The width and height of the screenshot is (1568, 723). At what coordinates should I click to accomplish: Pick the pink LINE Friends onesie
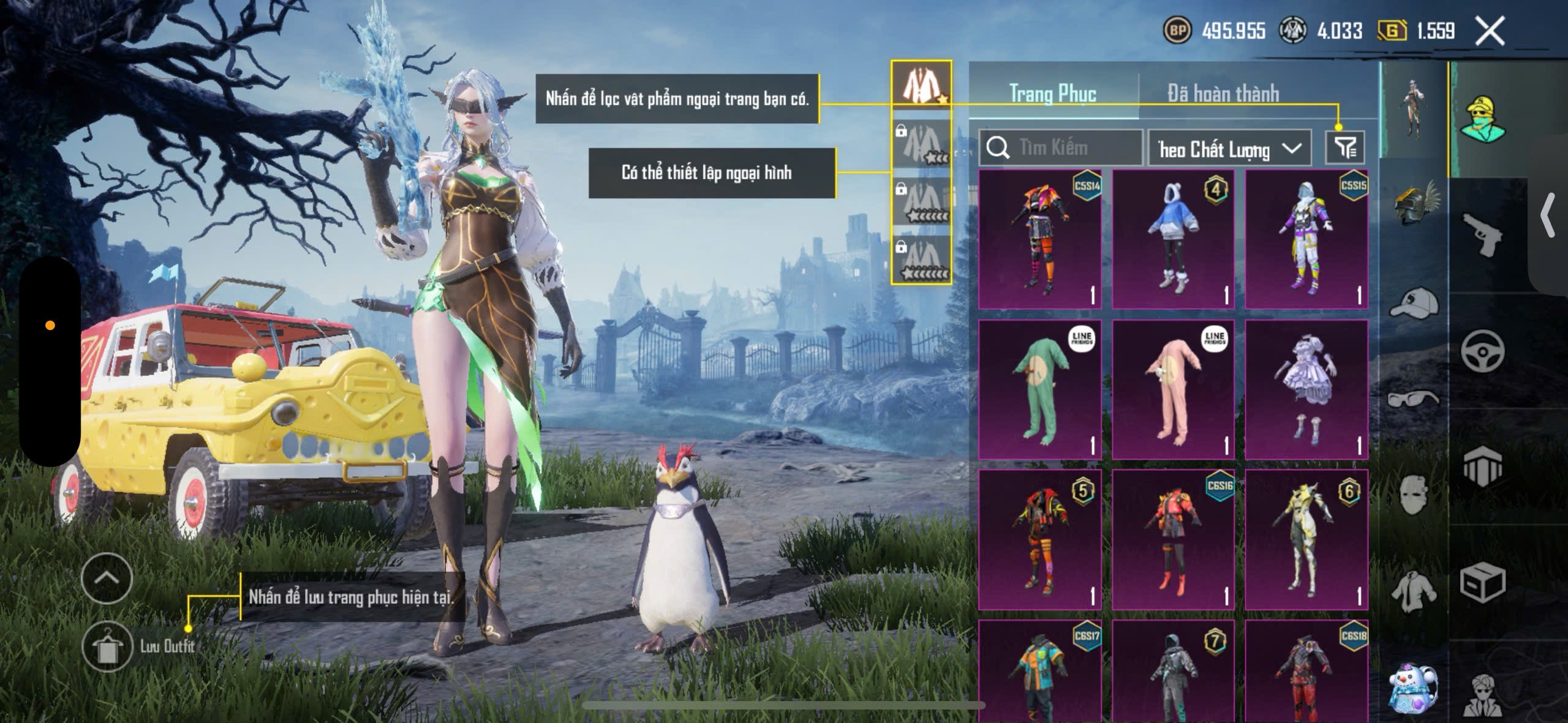click(x=1172, y=389)
